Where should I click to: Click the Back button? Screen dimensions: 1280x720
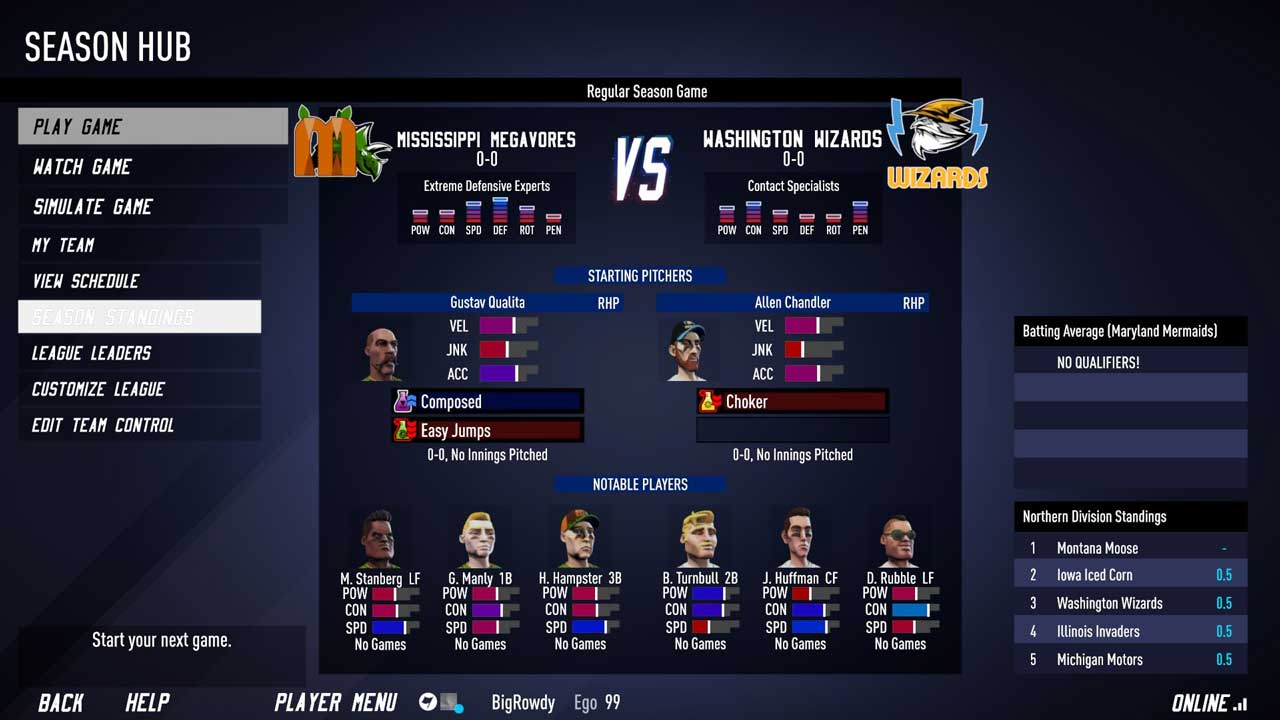tap(61, 703)
